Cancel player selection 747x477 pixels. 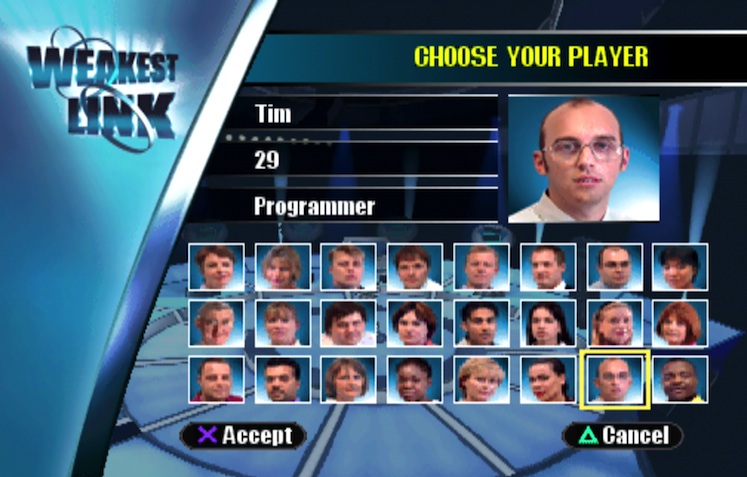(622, 435)
